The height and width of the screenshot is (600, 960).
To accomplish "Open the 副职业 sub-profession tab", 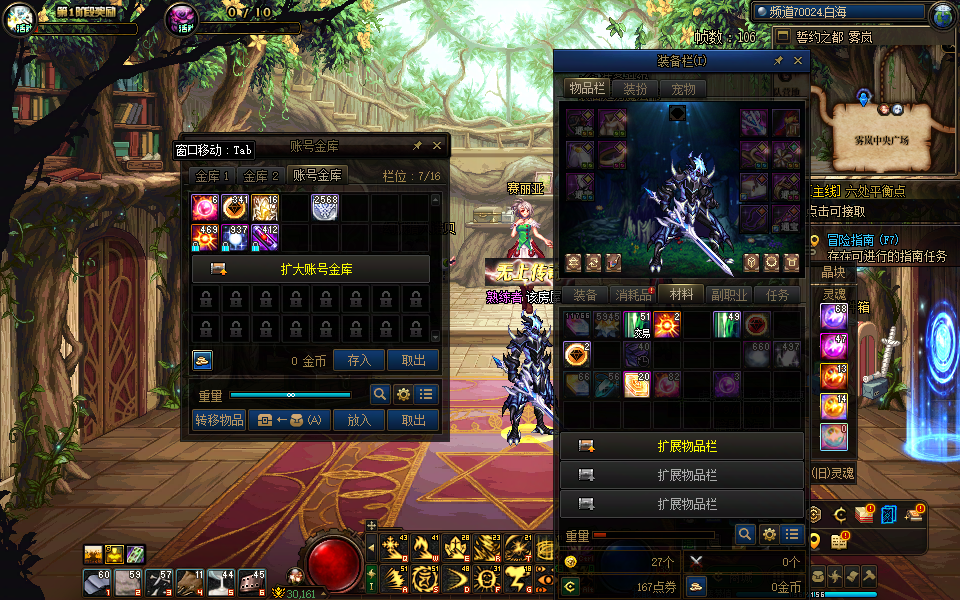I will pyautogui.click(x=729, y=295).
